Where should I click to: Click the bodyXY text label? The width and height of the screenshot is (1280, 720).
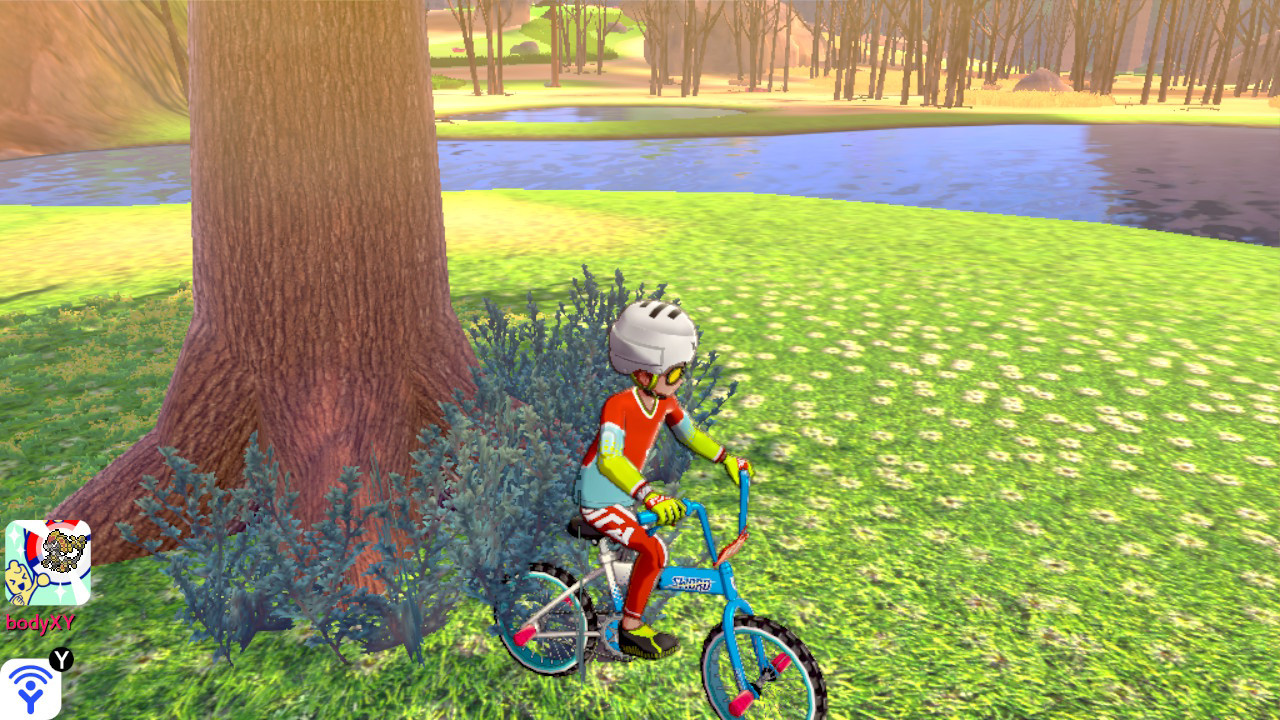coord(41,621)
